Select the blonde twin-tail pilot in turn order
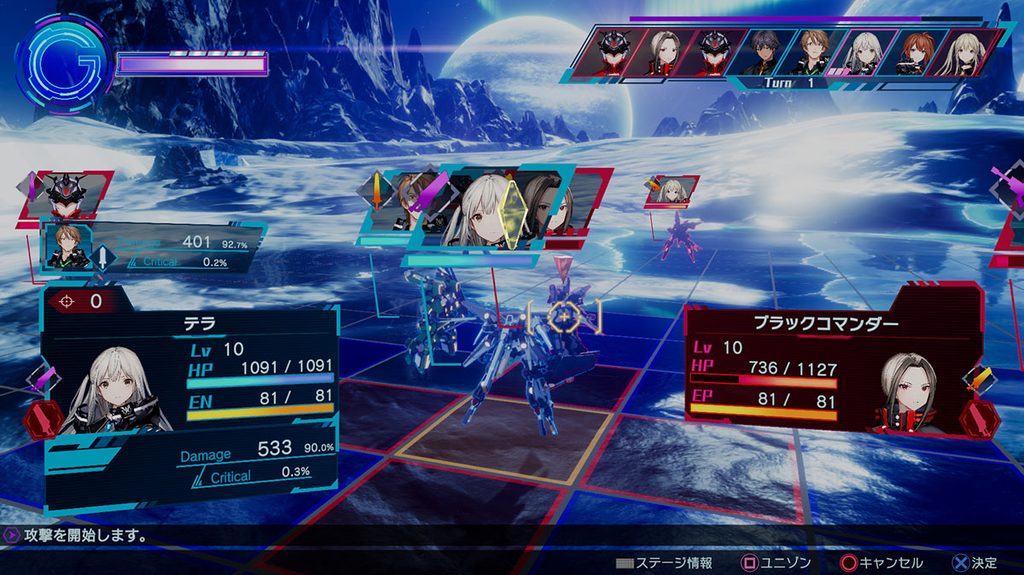This screenshot has height=575, width=1024. 966,51
